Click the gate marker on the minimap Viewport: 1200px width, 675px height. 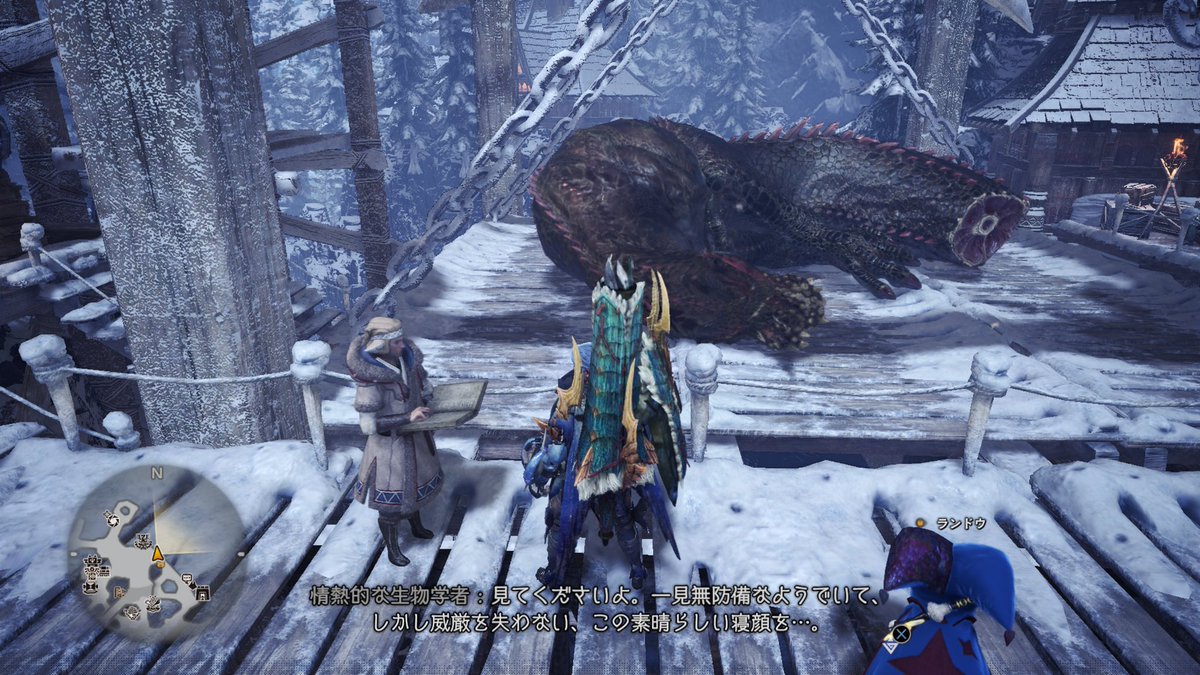(x=203, y=592)
